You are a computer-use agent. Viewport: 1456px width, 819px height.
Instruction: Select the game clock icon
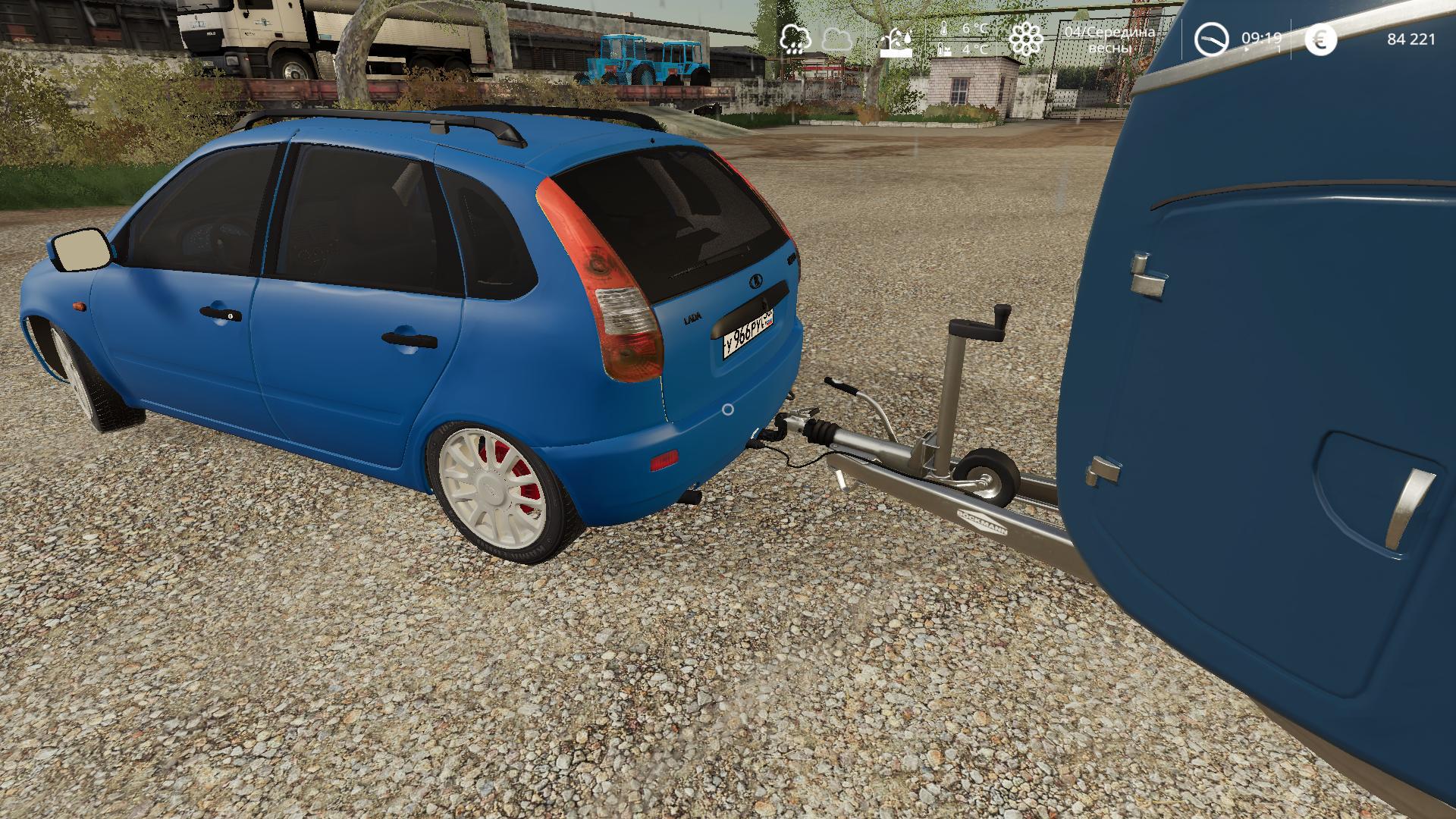(1211, 39)
